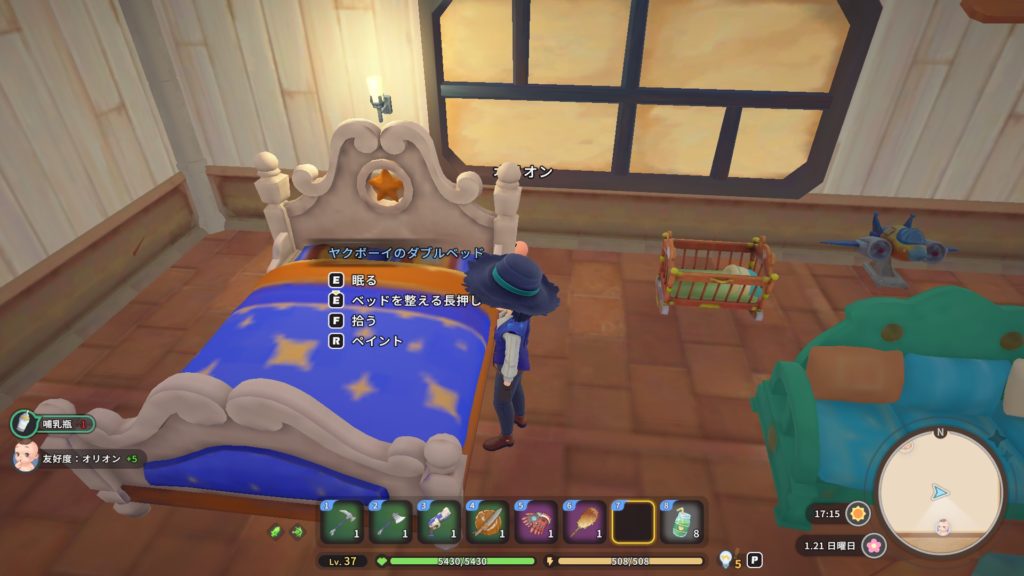Open the circular minimap
Viewport: 1024px width, 576px height.
click(939, 492)
